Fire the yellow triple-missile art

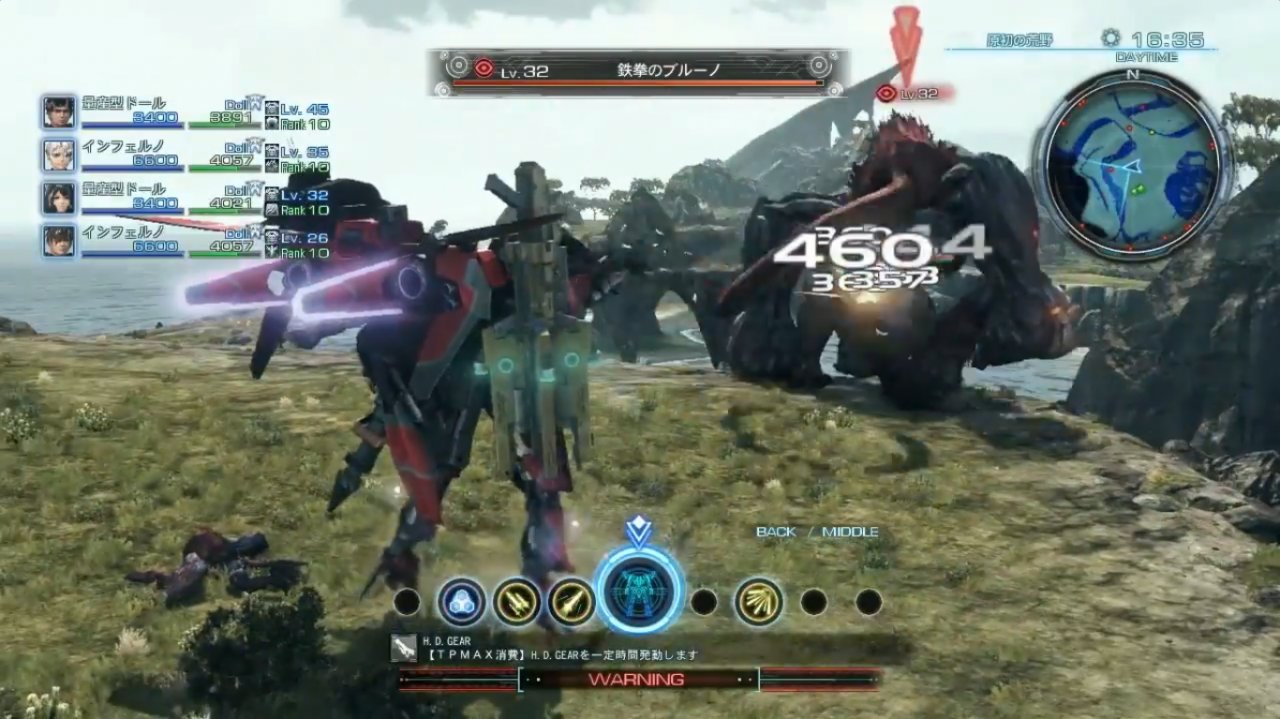(x=516, y=602)
